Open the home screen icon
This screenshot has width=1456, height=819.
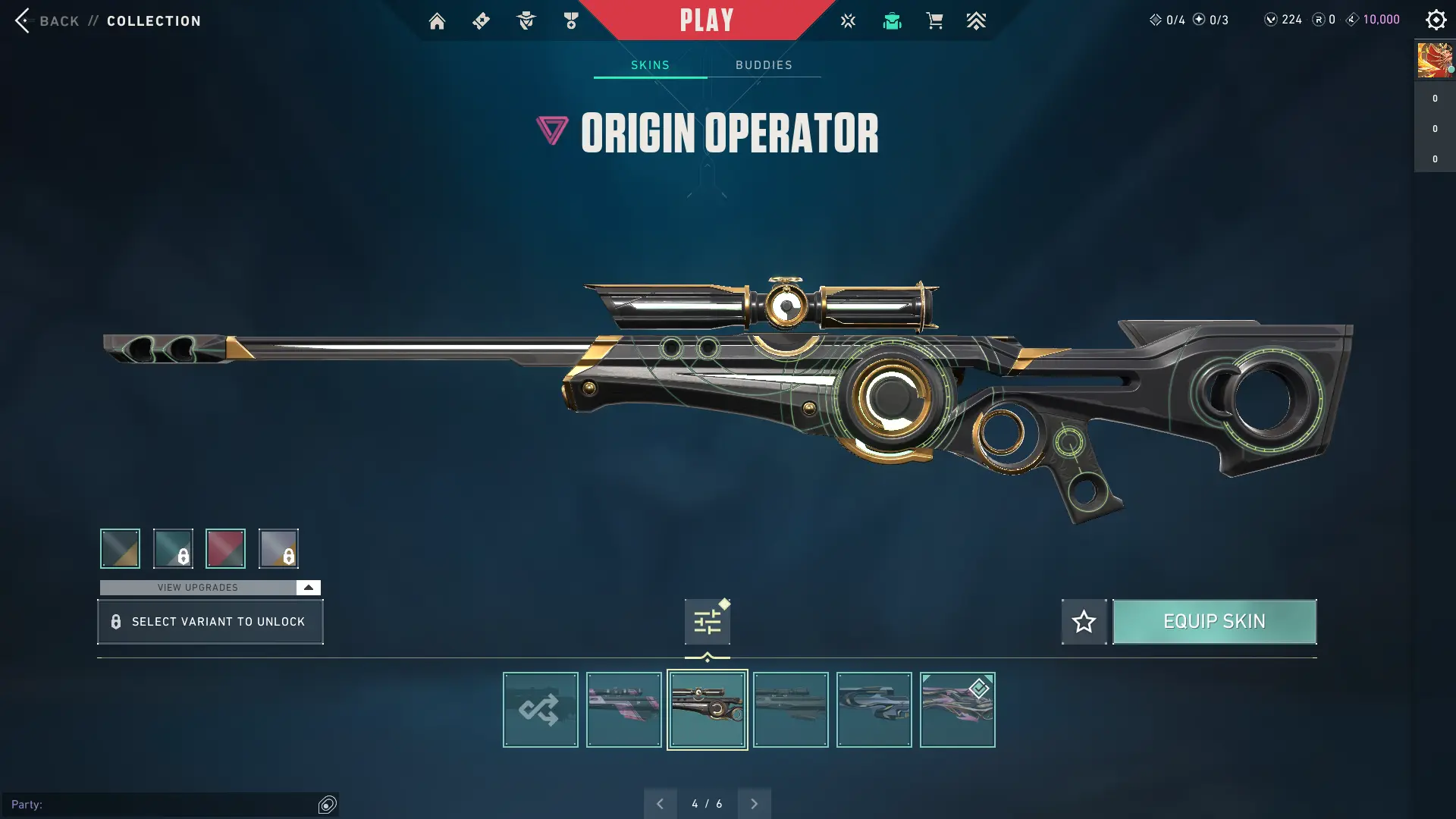437,21
